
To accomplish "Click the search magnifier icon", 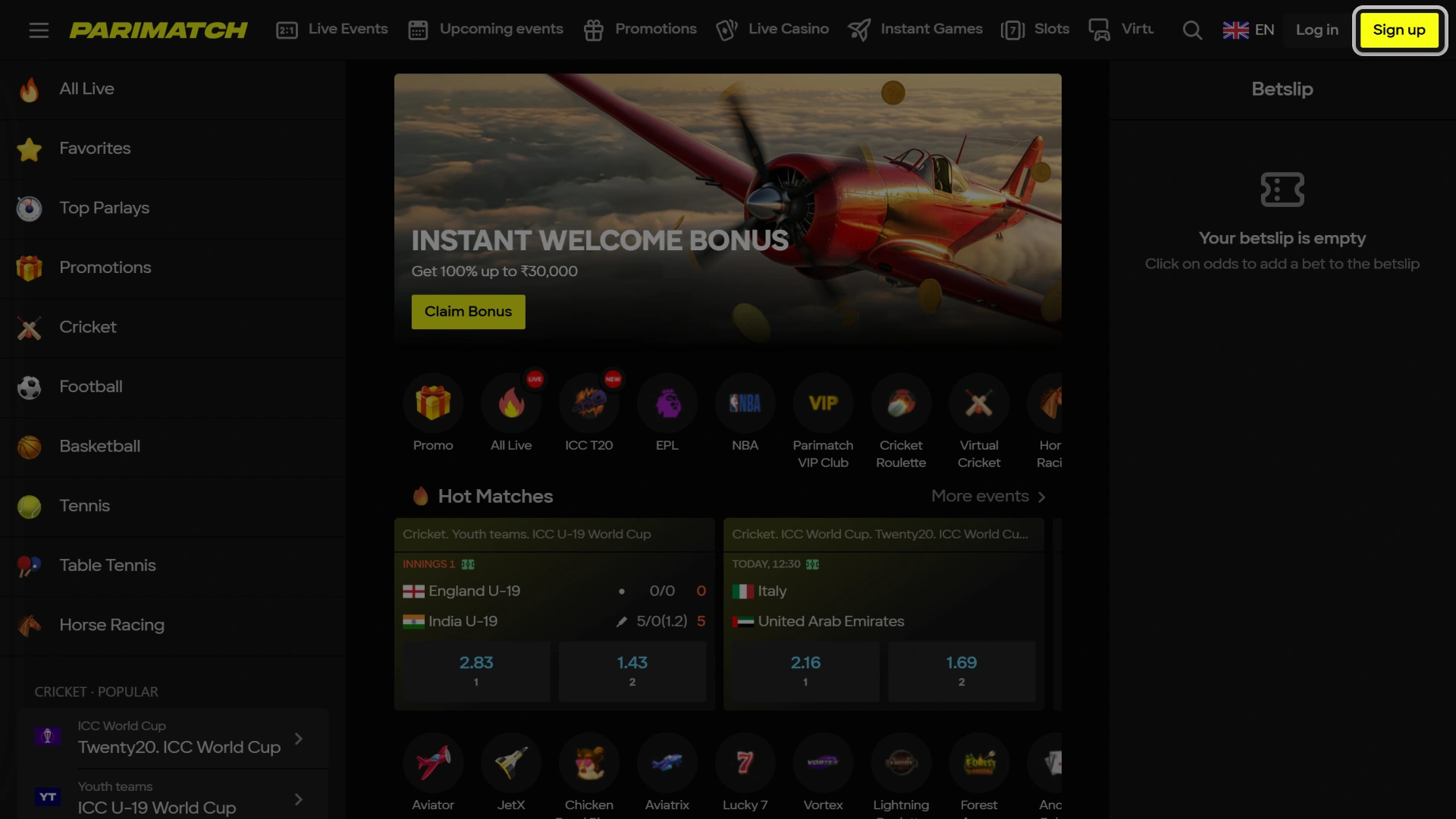I will coord(1192,30).
